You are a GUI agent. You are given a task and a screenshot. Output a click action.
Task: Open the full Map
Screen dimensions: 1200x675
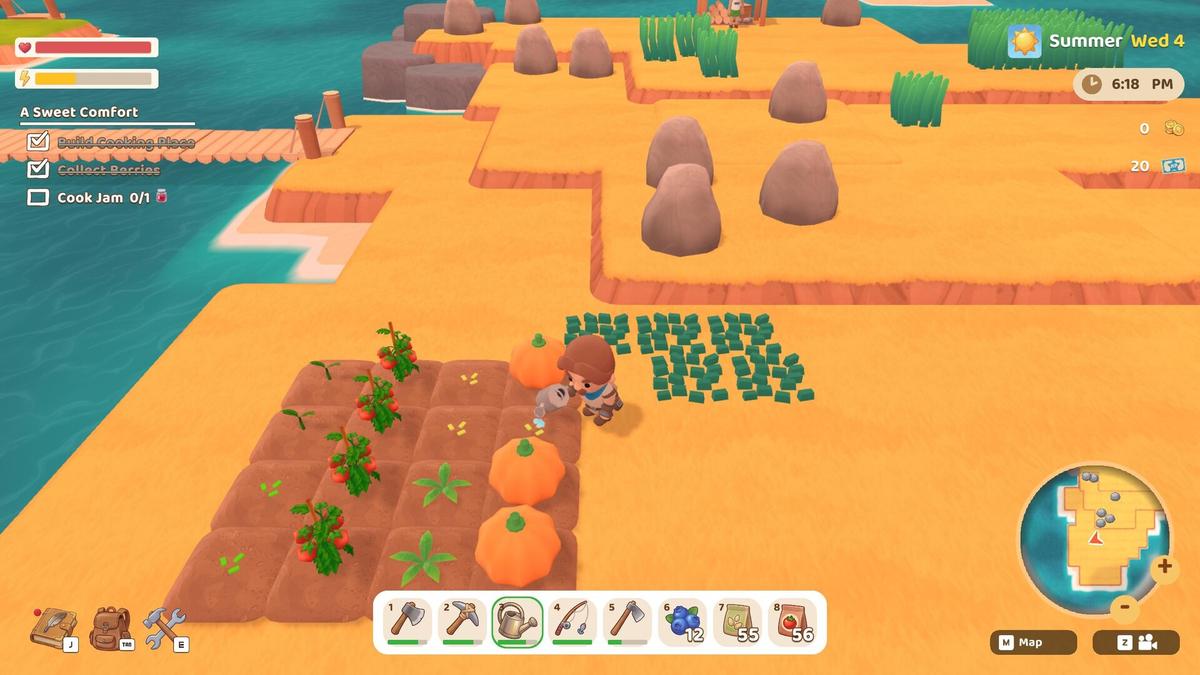point(1034,643)
